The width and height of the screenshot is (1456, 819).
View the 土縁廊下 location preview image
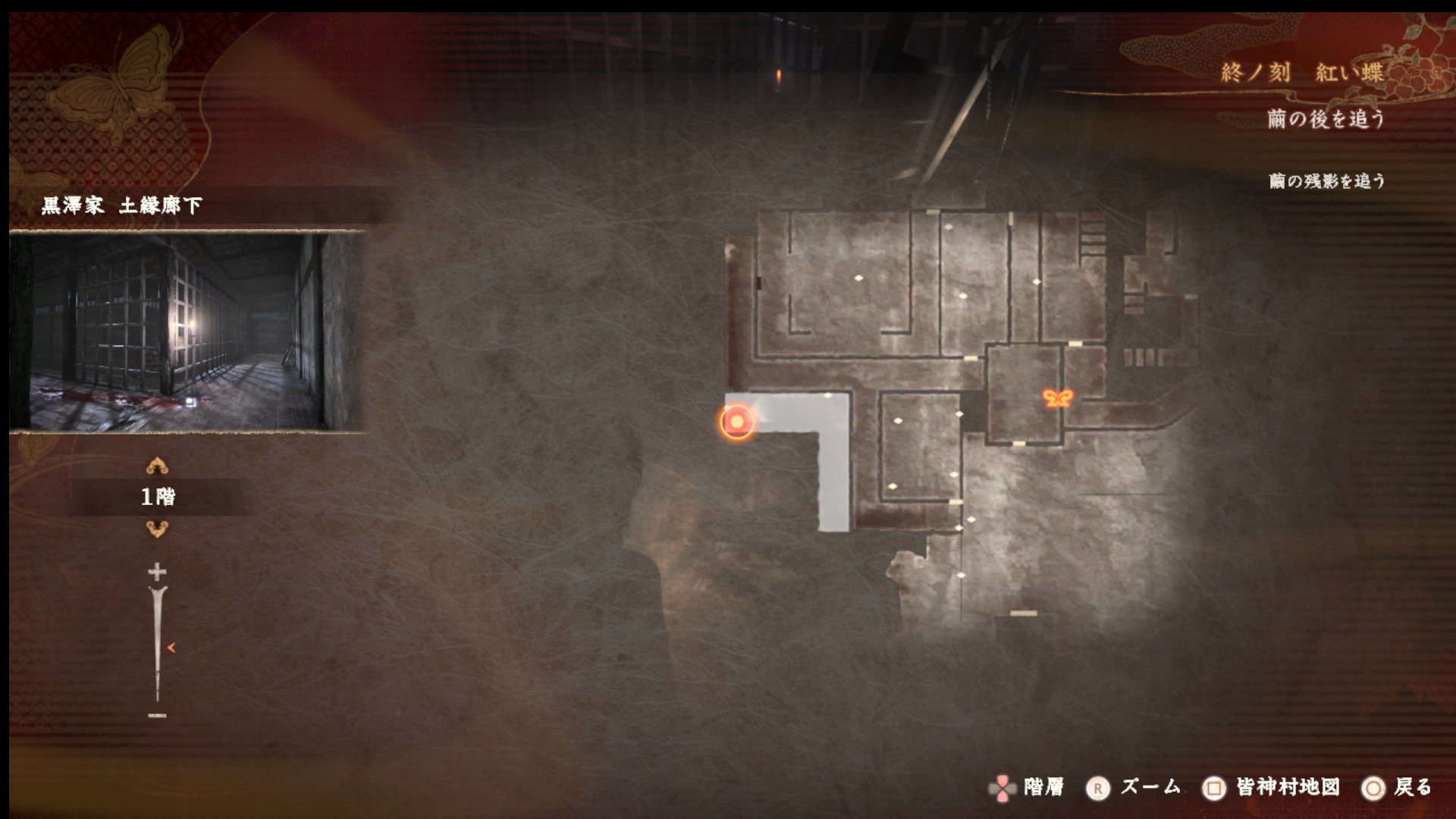(x=187, y=332)
